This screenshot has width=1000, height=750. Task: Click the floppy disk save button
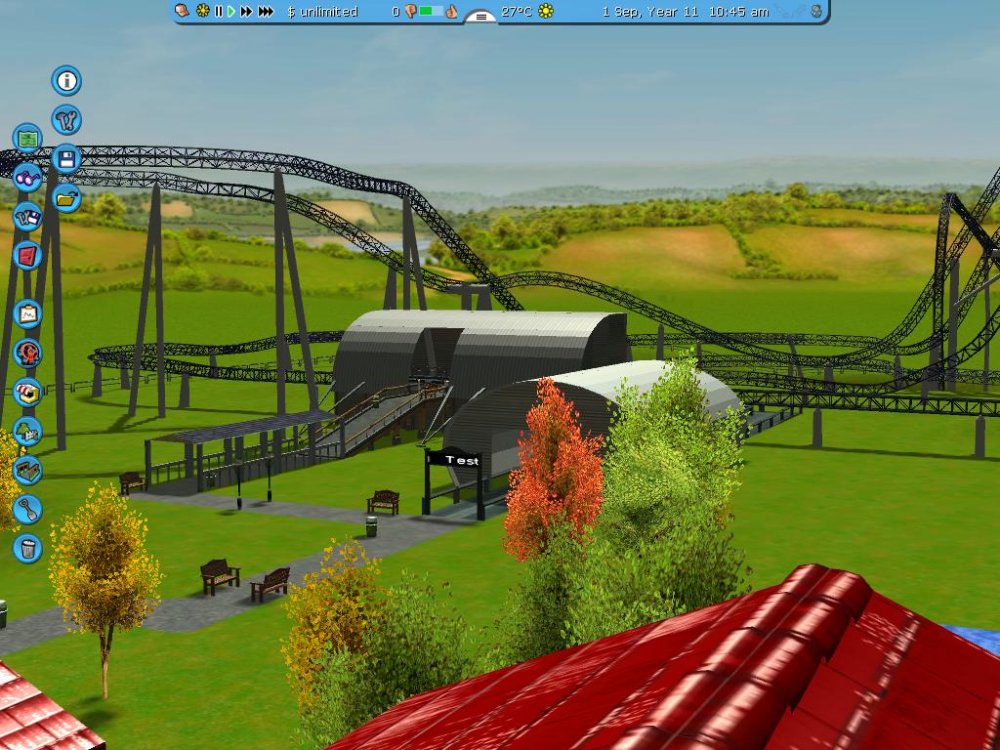click(67, 158)
